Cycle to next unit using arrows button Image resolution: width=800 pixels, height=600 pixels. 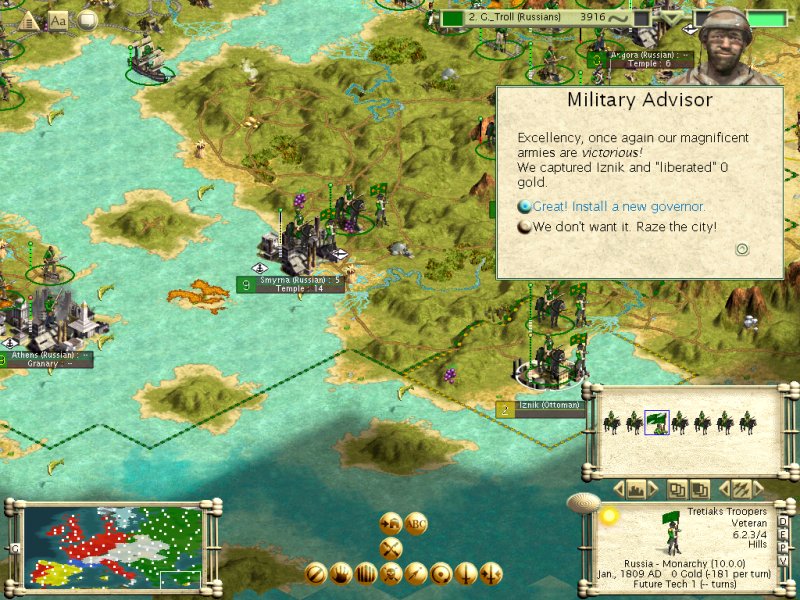click(741, 490)
